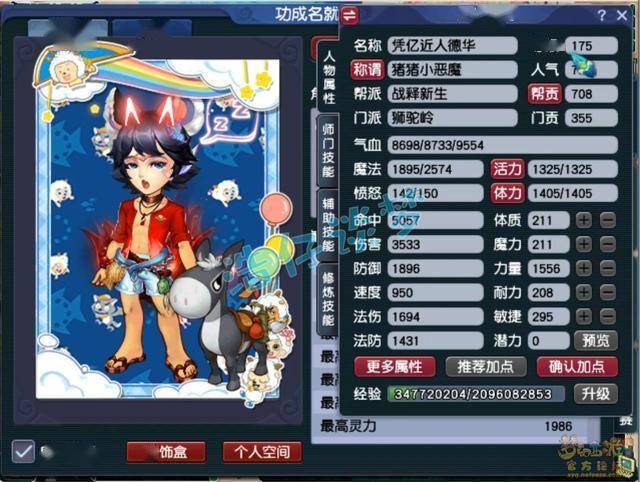
Task: Click the 体力 stamina button
Action: [x=507, y=194]
